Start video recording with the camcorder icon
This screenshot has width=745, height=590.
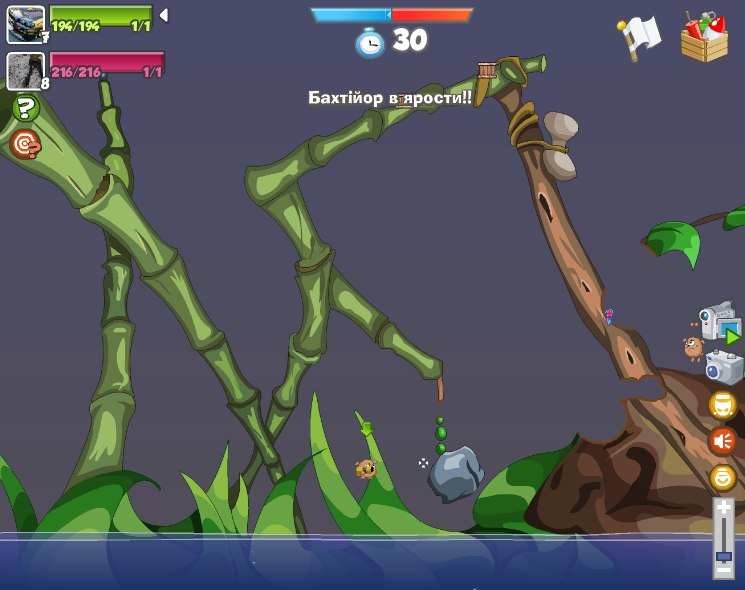coord(718,323)
